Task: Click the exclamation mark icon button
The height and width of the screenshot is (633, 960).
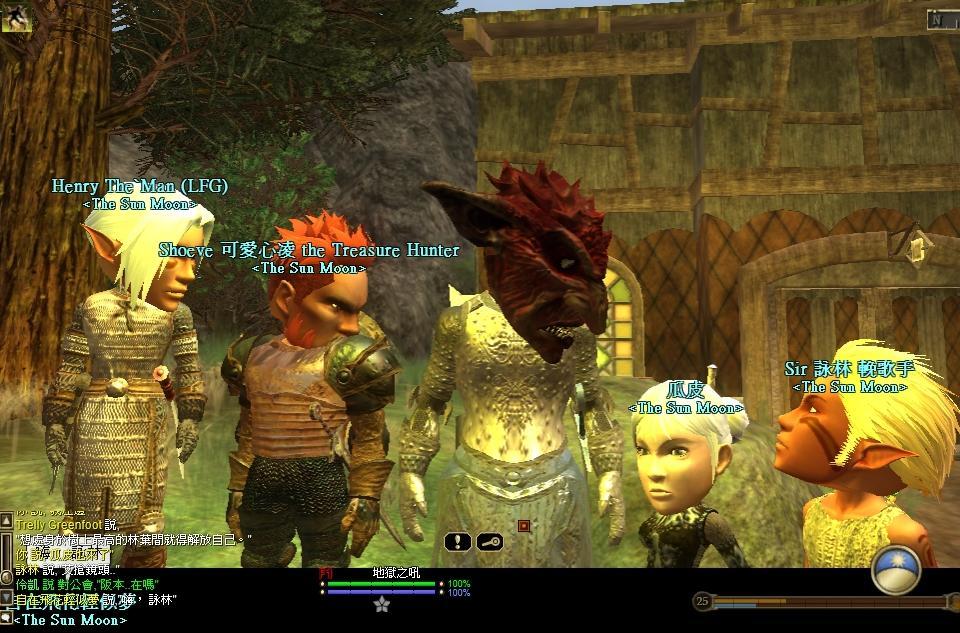Action: [x=458, y=542]
